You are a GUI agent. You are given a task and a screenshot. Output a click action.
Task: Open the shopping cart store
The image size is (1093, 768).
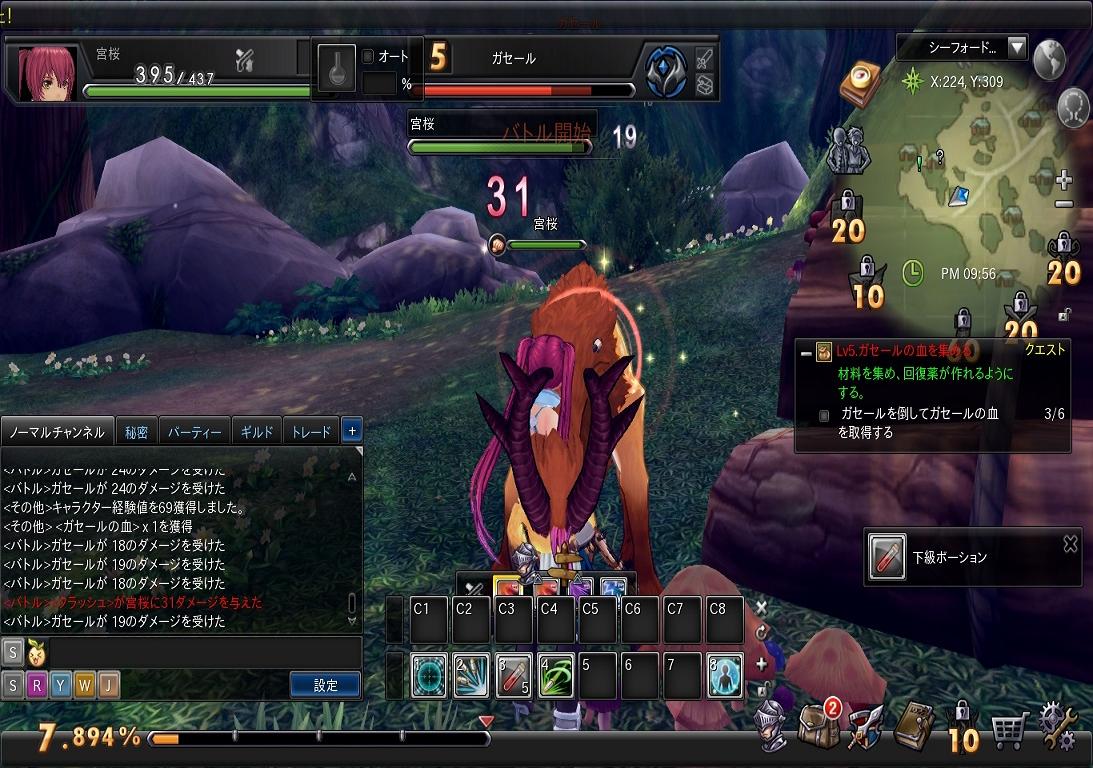(x=1010, y=730)
